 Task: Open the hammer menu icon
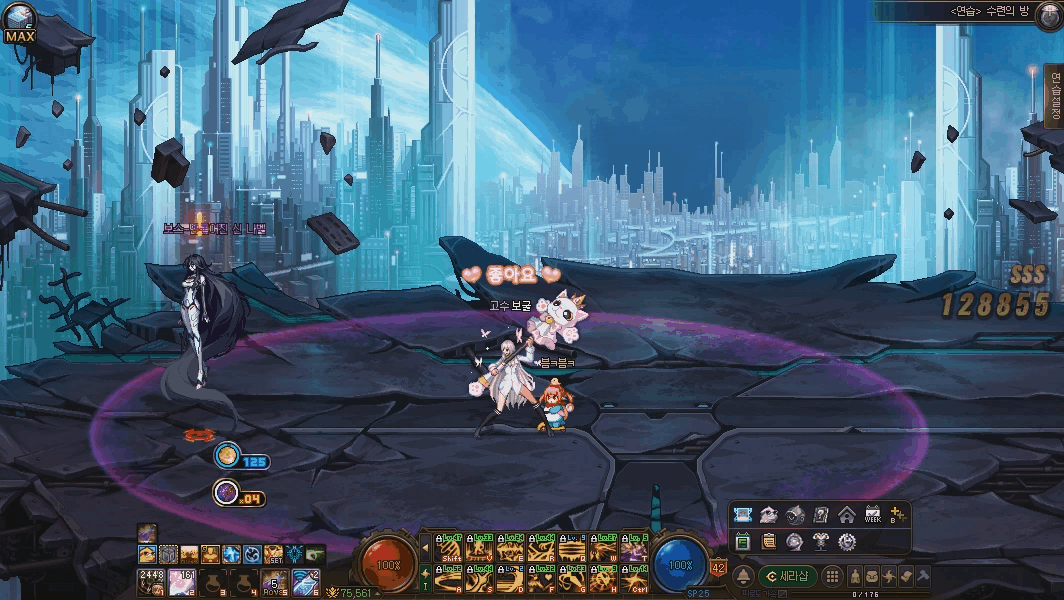922,576
